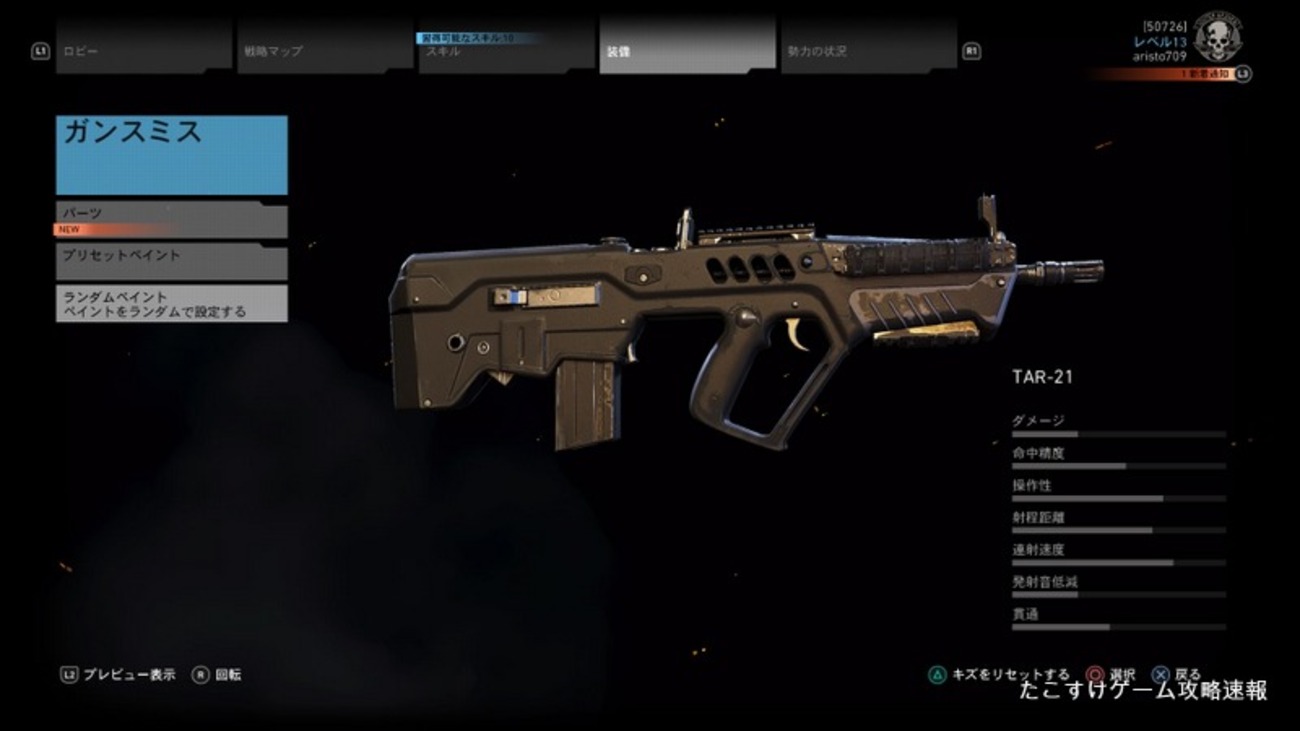The width and height of the screenshot is (1300, 731).
Task: Open the L3 notification icon
Action: pos(1241,73)
